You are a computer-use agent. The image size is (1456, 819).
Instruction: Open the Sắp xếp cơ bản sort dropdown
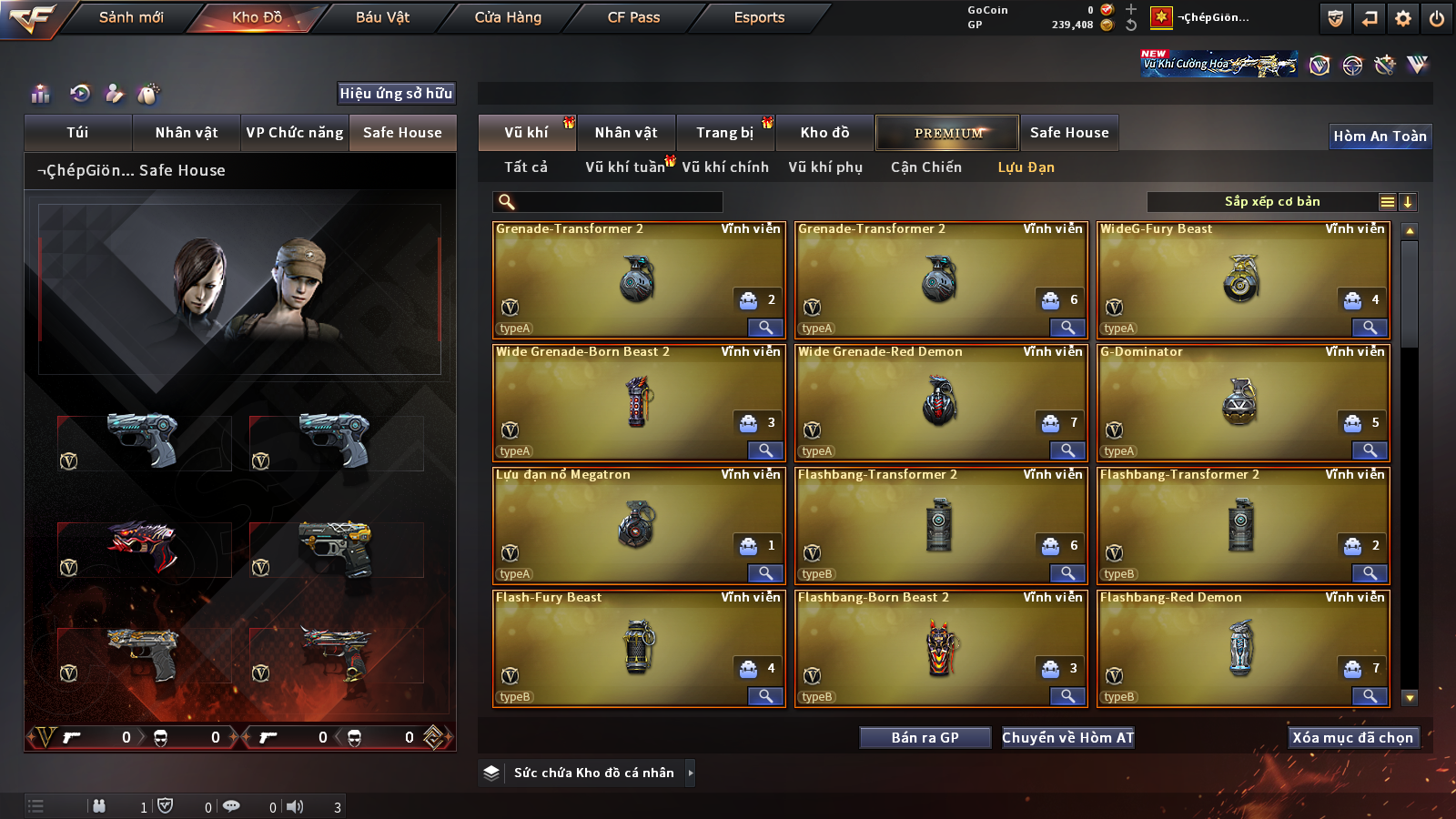click(1272, 202)
